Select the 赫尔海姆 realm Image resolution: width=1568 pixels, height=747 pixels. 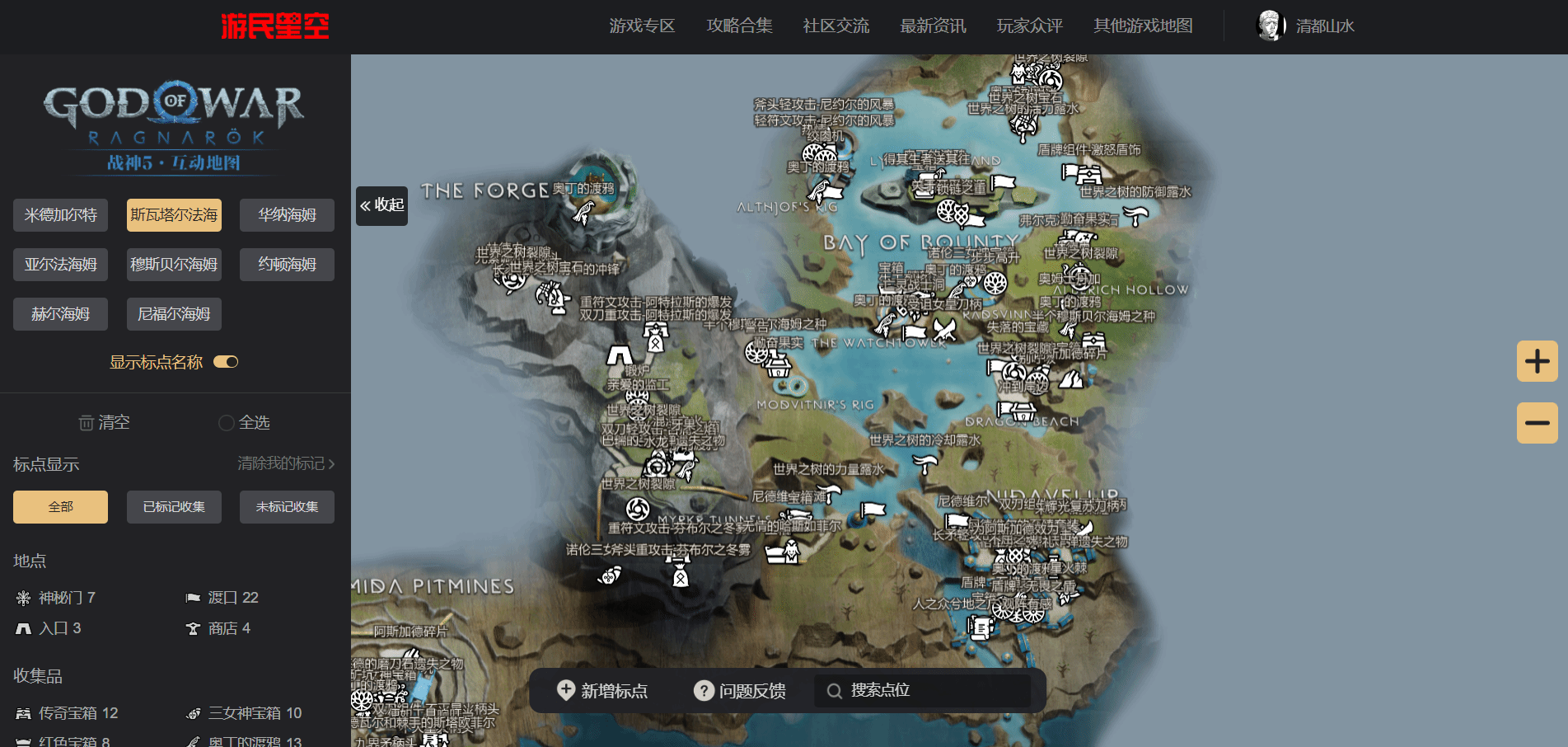(x=60, y=314)
